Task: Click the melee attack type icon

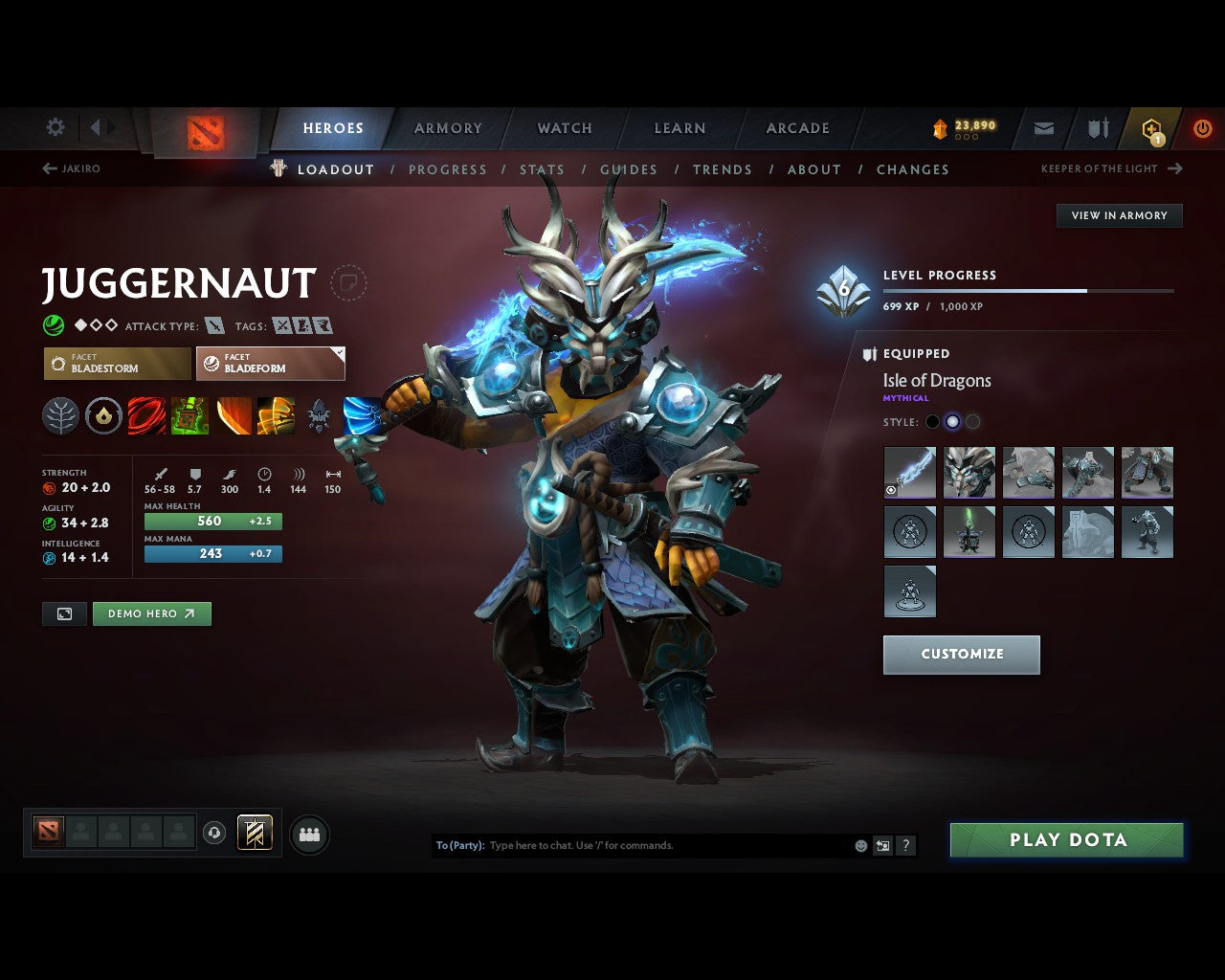Action: pyautogui.click(x=212, y=325)
